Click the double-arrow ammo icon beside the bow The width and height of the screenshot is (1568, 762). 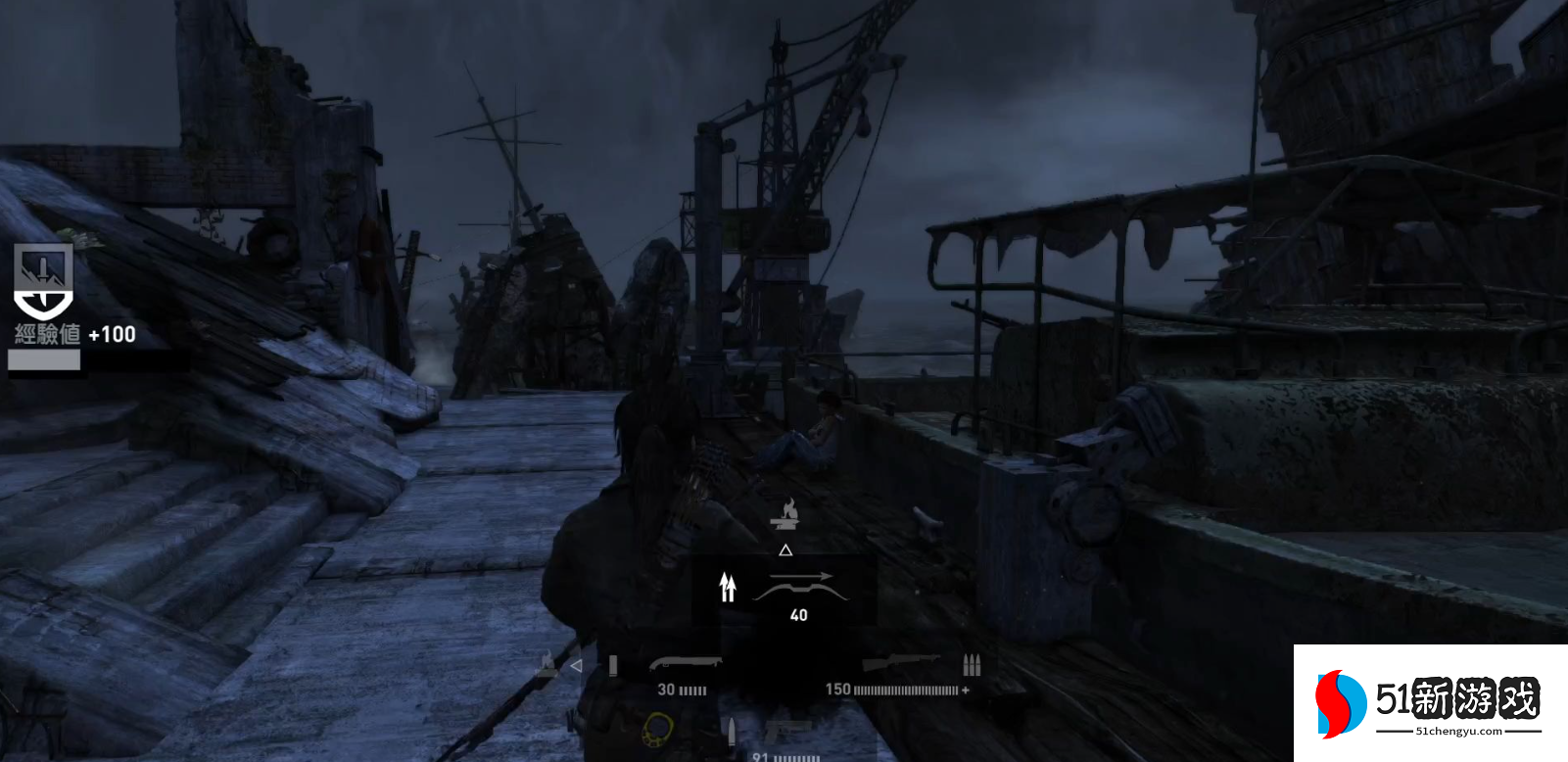point(727,587)
